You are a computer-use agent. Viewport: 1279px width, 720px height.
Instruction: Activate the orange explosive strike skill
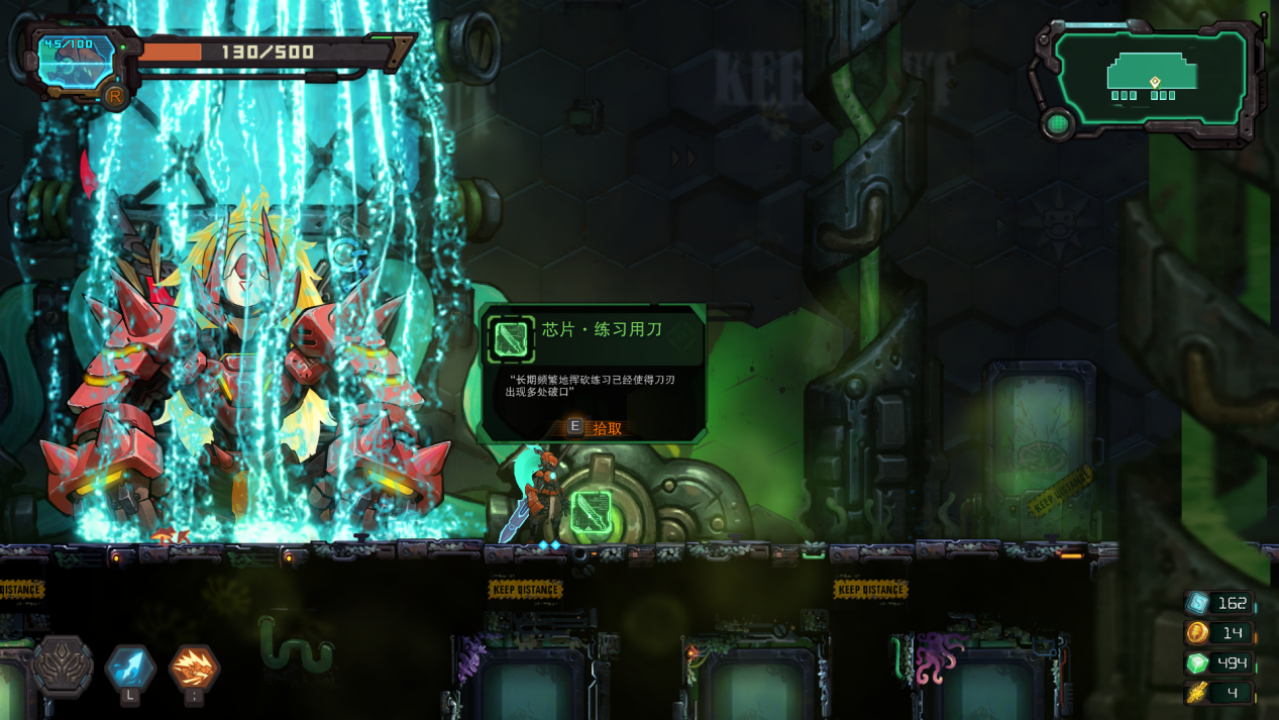tap(194, 668)
